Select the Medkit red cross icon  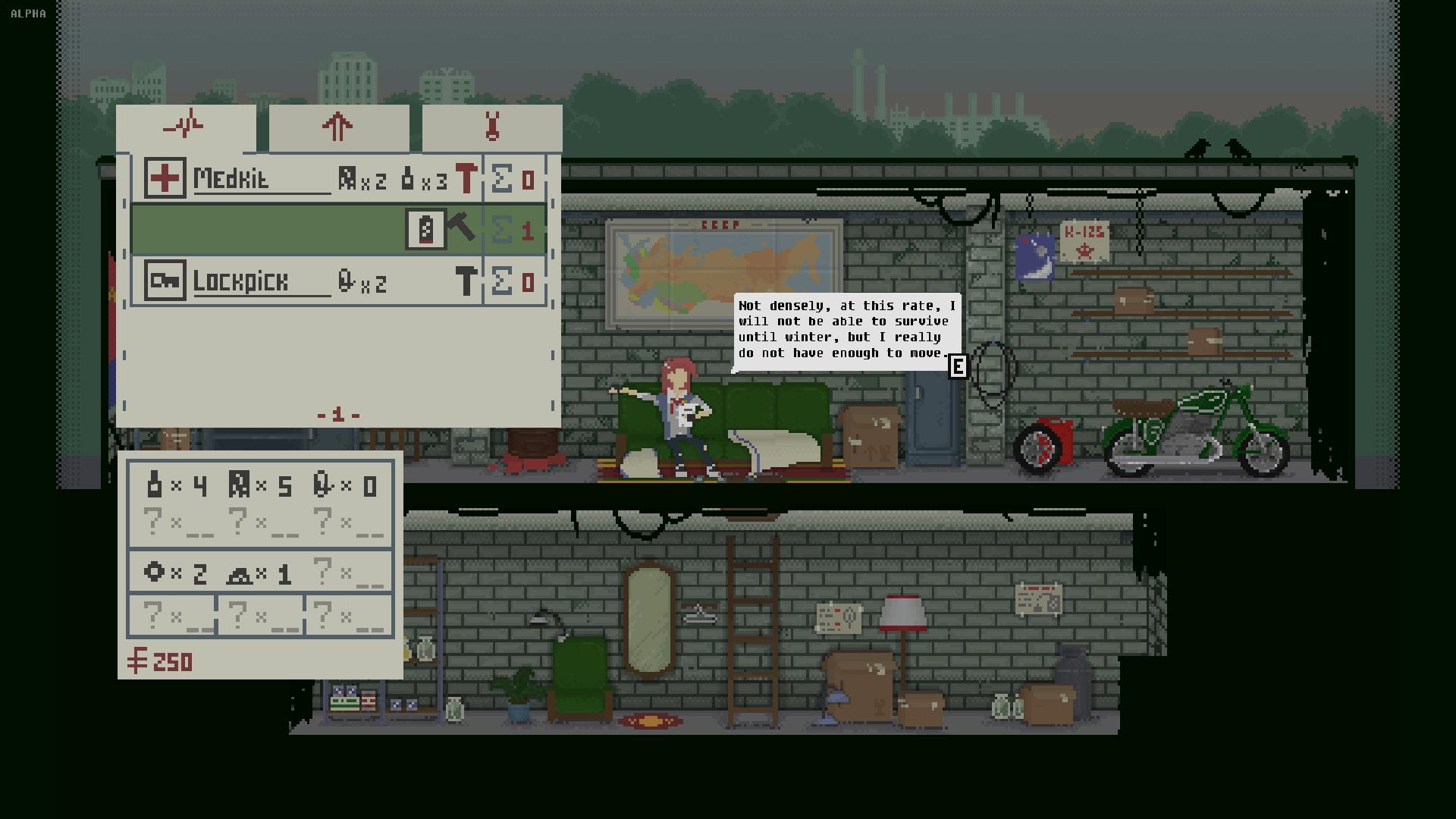(x=165, y=179)
